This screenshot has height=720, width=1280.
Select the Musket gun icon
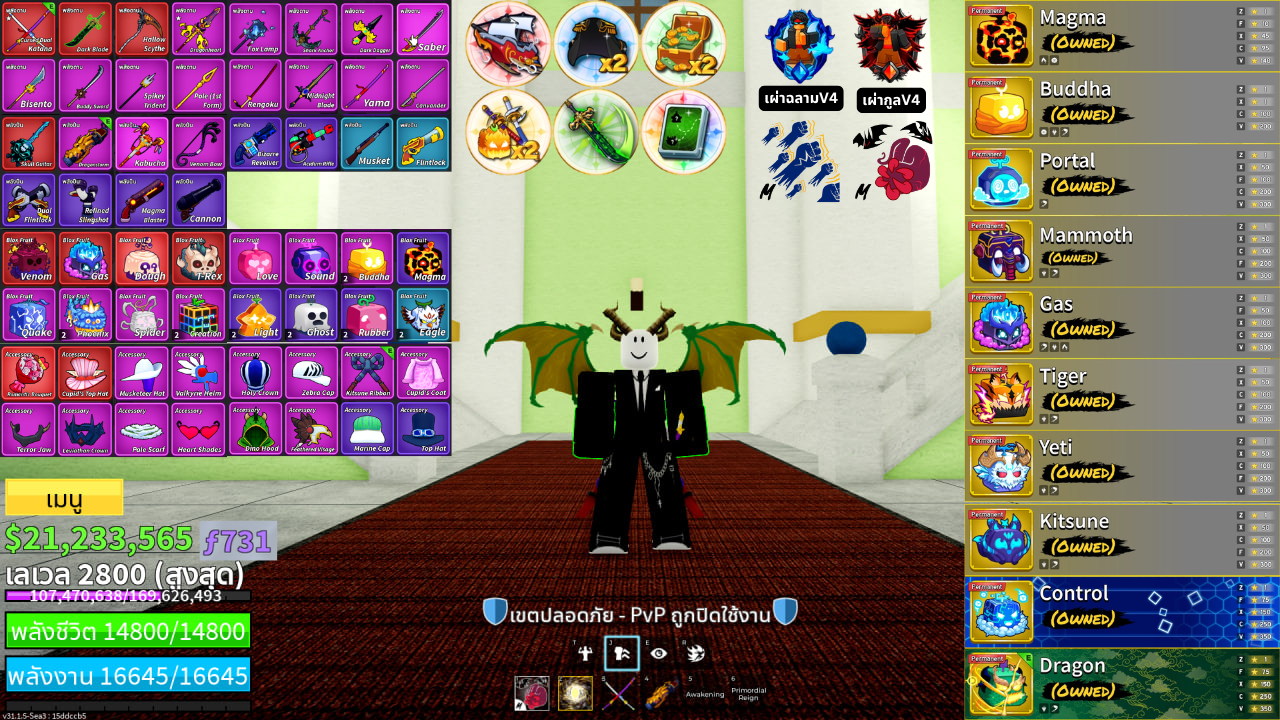368,143
